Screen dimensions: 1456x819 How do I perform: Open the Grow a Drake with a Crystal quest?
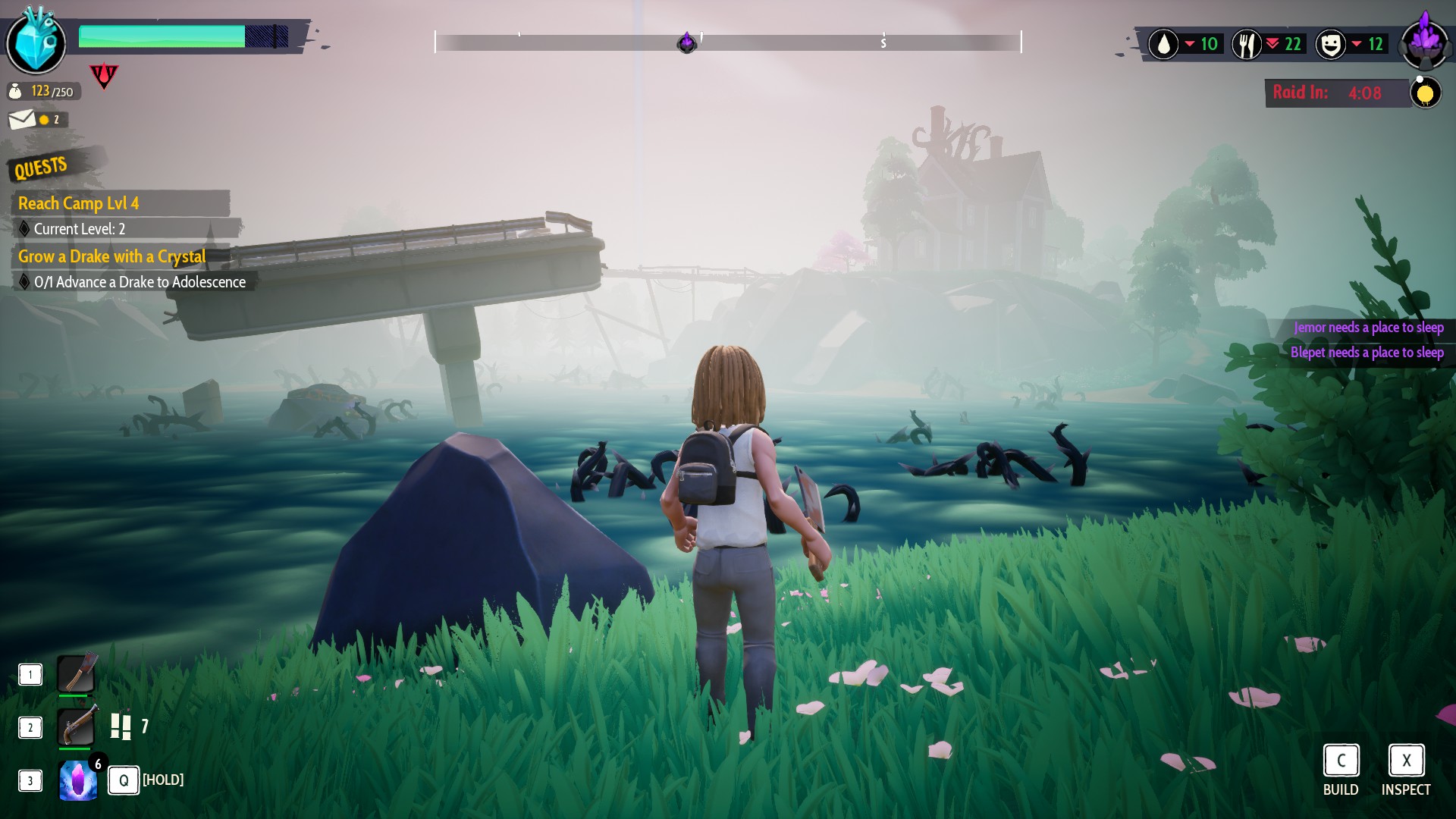pyautogui.click(x=112, y=256)
